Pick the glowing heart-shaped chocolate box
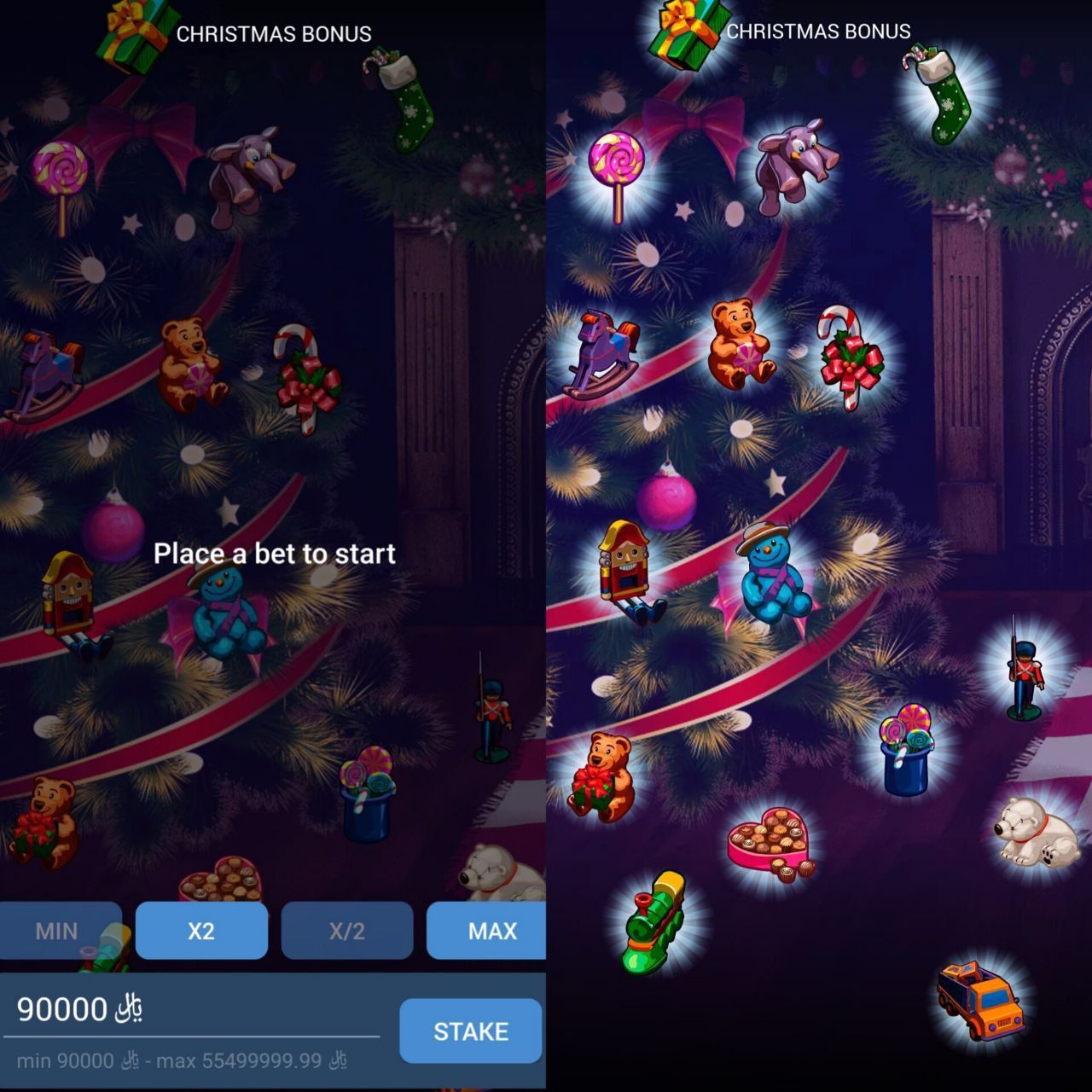 click(770, 844)
